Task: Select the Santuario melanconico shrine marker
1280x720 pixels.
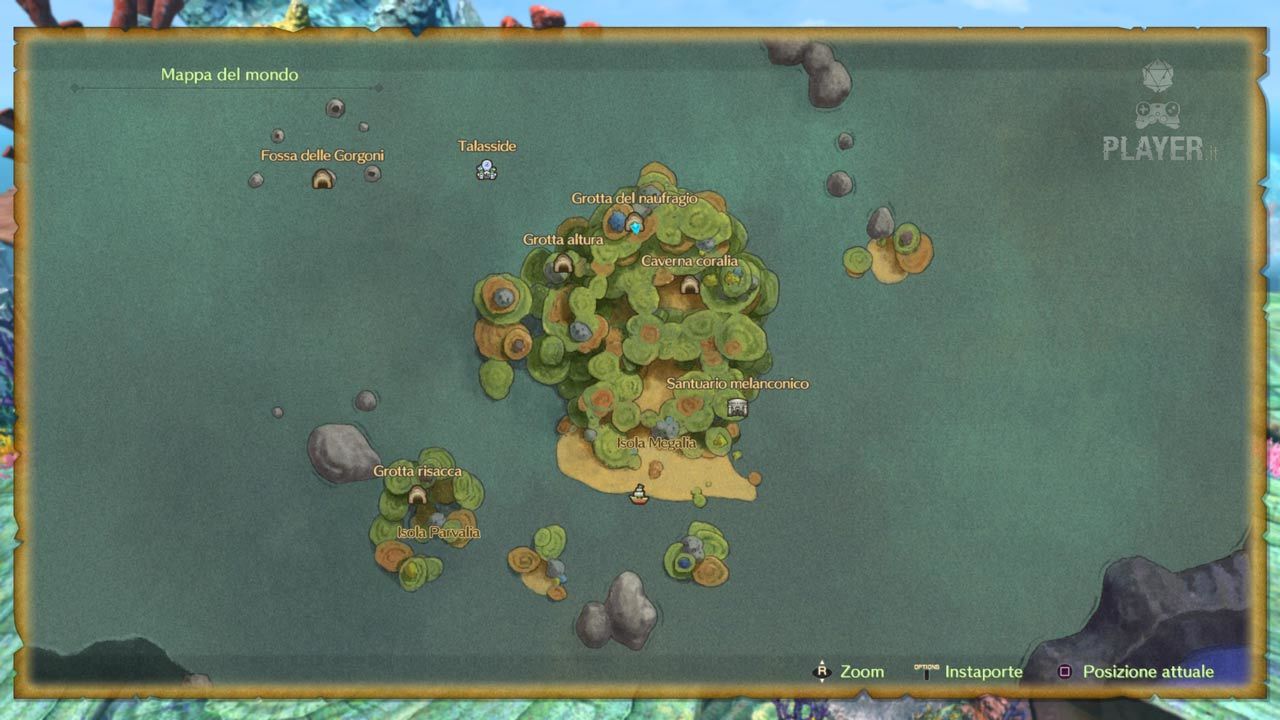Action: (738, 407)
